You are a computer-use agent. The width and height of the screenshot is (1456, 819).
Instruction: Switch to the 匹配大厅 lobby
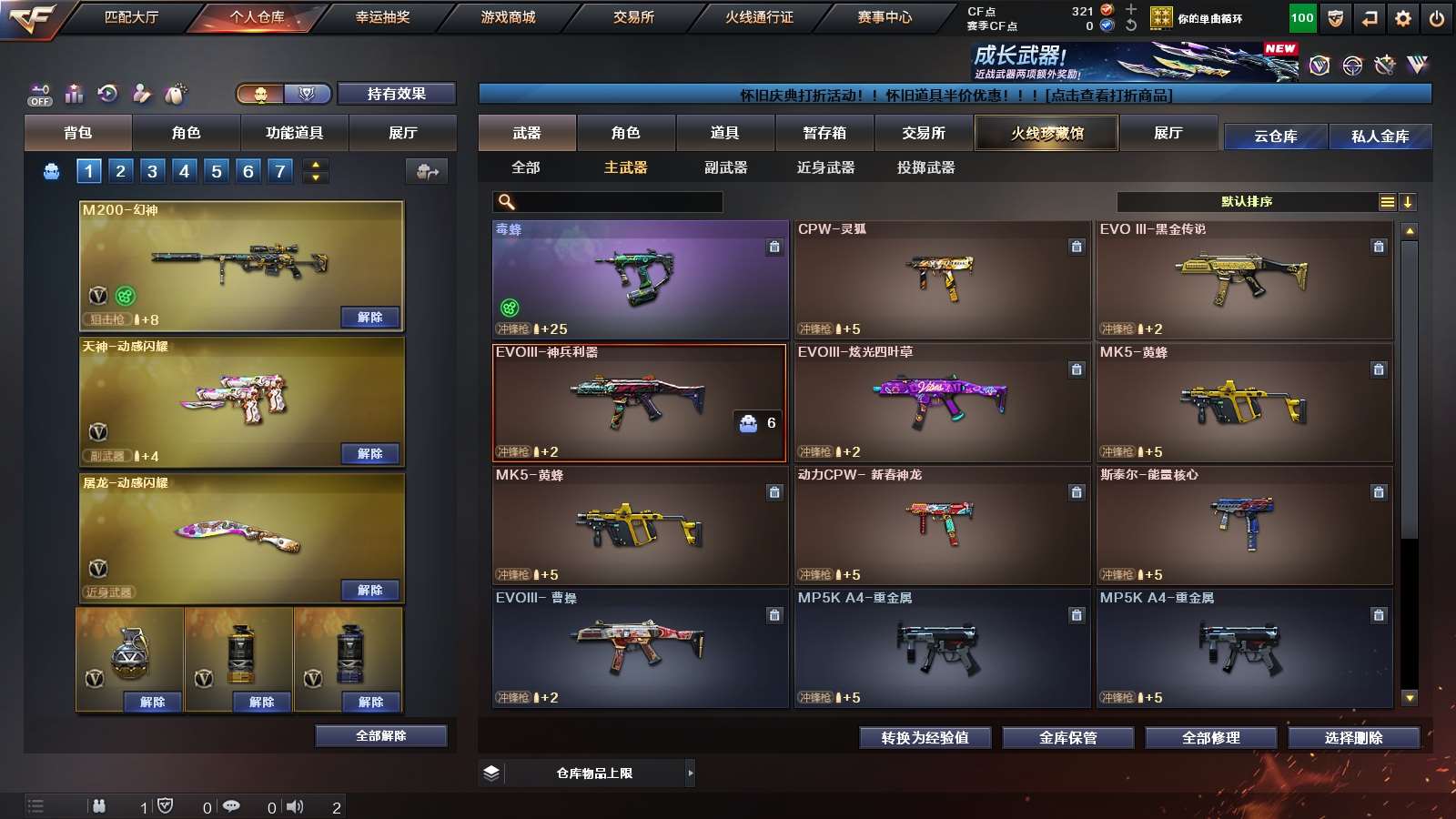pyautogui.click(x=131, y=17)
